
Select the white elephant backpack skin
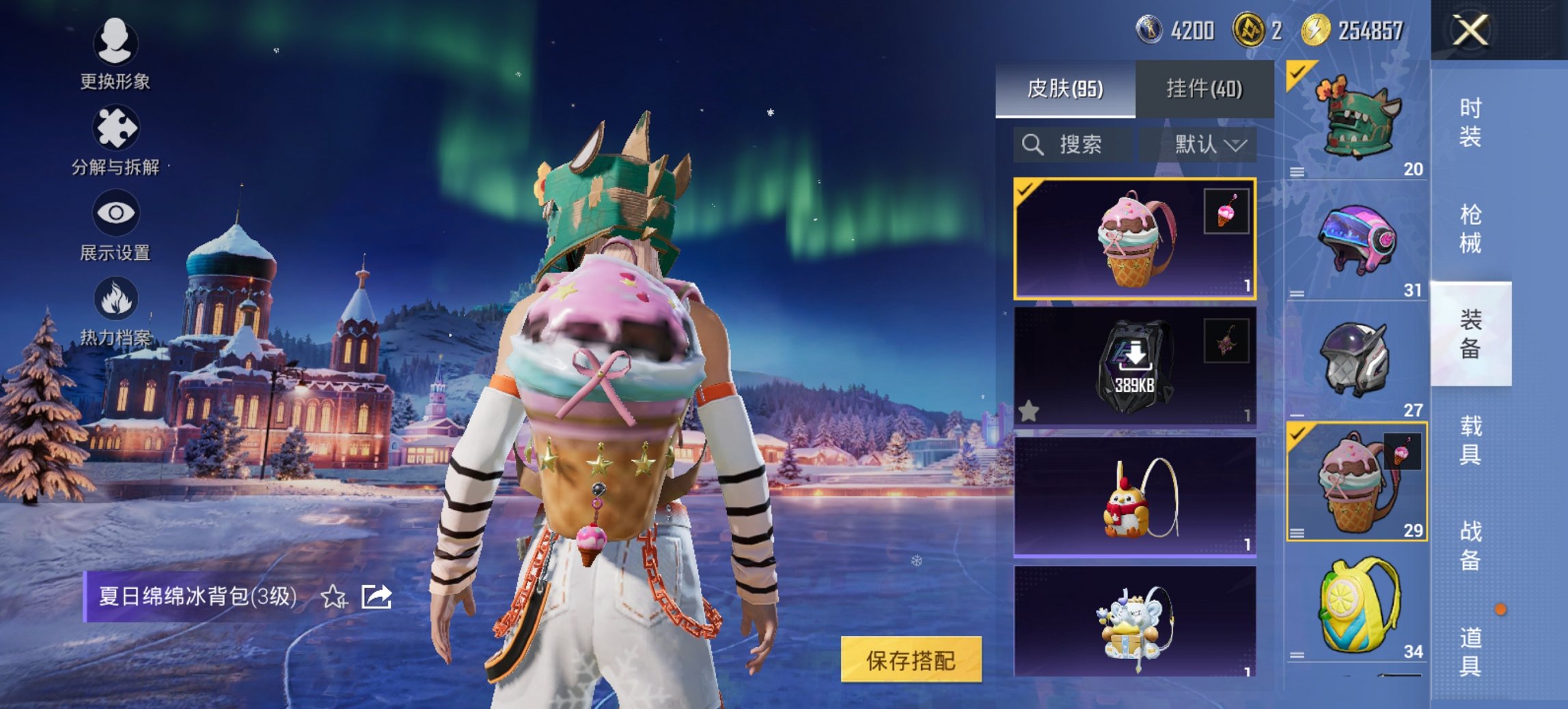coord(1134,622)
